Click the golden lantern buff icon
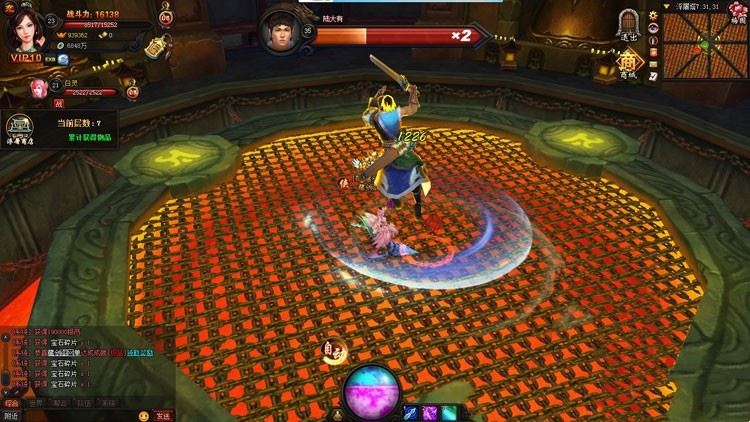Screen dimensions: 750x422 pyautogui.click(x=155, y=46)
